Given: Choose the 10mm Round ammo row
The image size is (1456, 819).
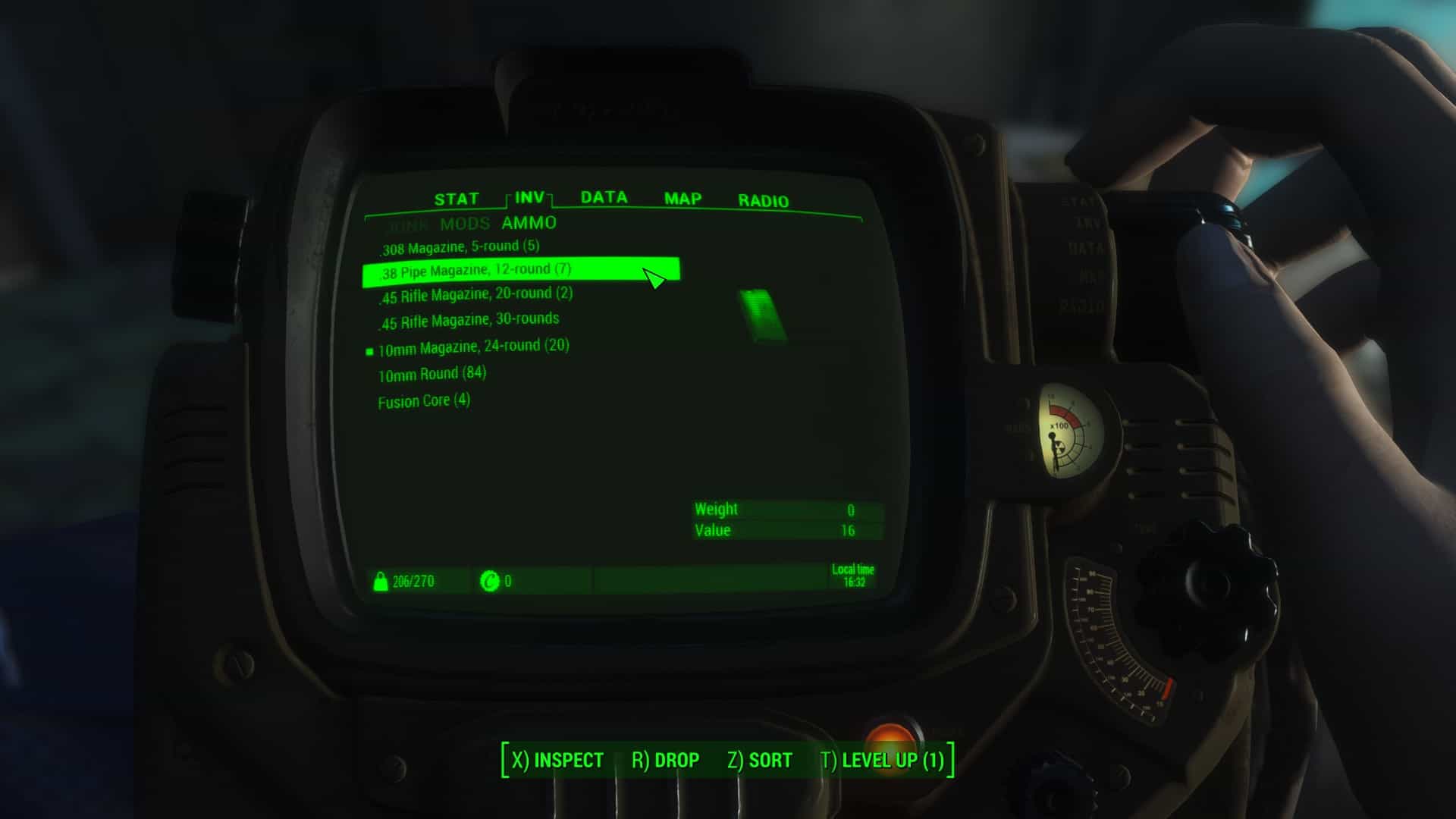Looking at the screenshot, I should 431,374.
